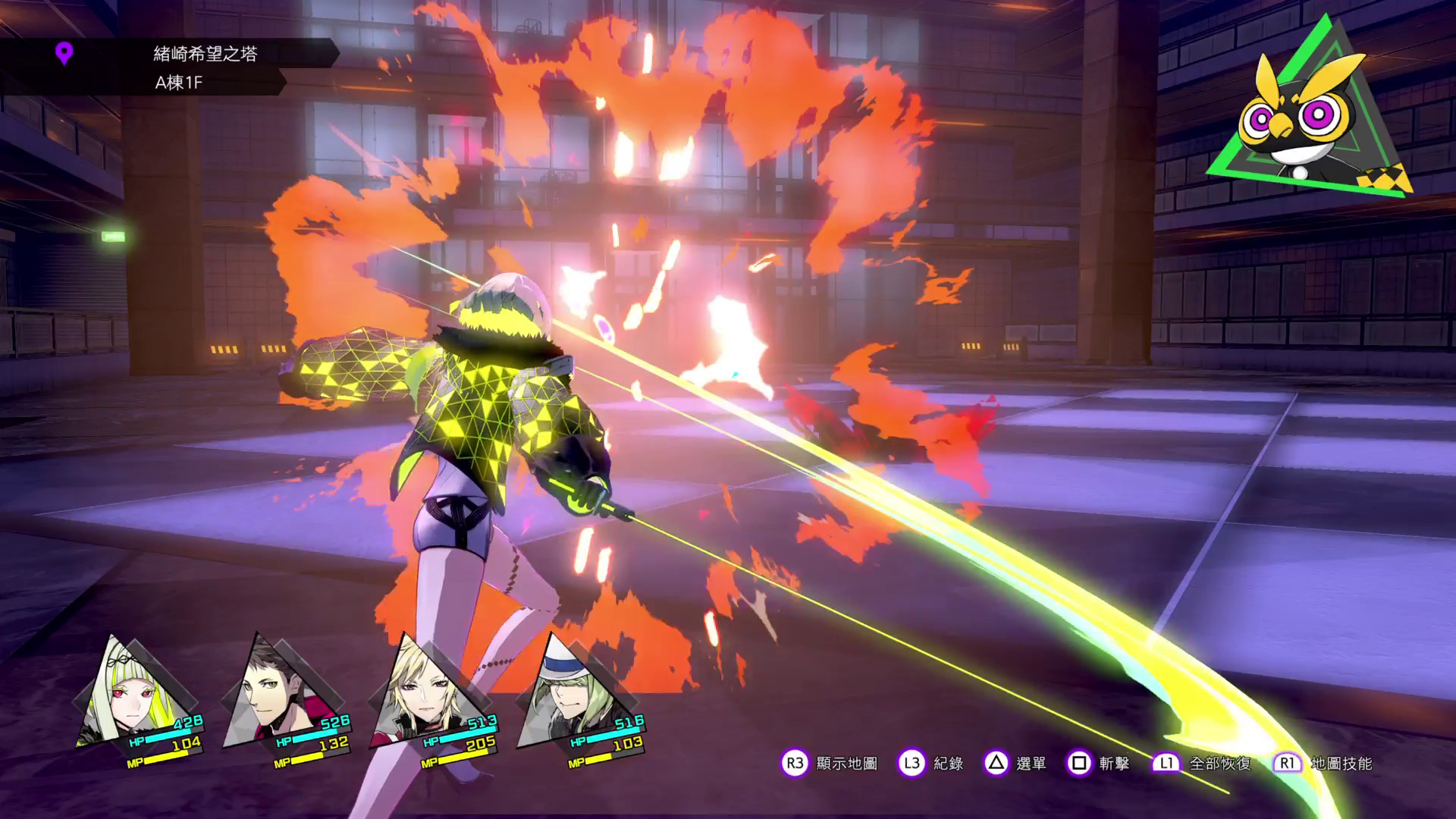Choose the 斬擊 slash action
This screenshot has height=819, width=1456.
[1114, 764]
